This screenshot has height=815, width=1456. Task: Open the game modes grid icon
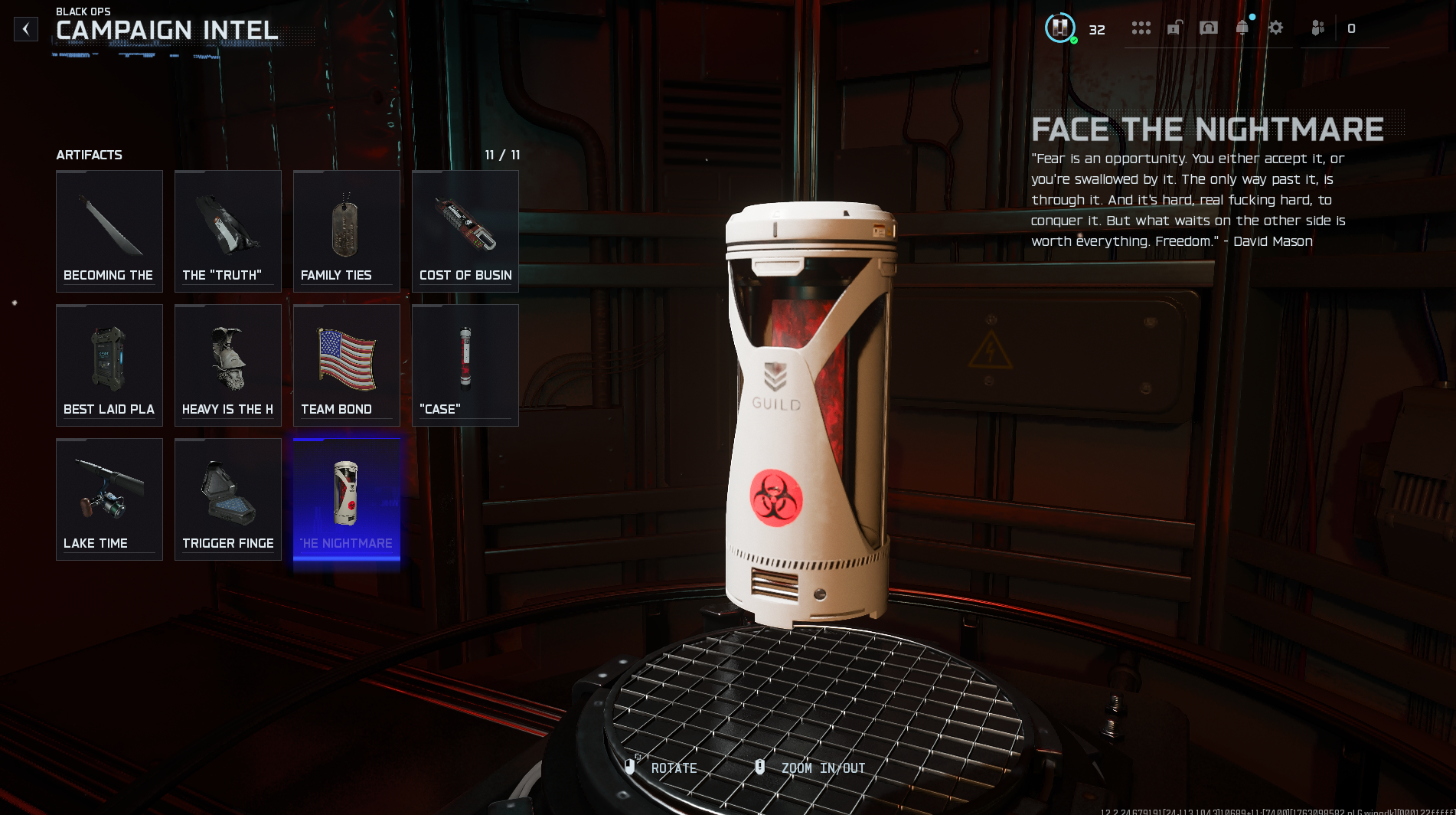(1142, 28)
